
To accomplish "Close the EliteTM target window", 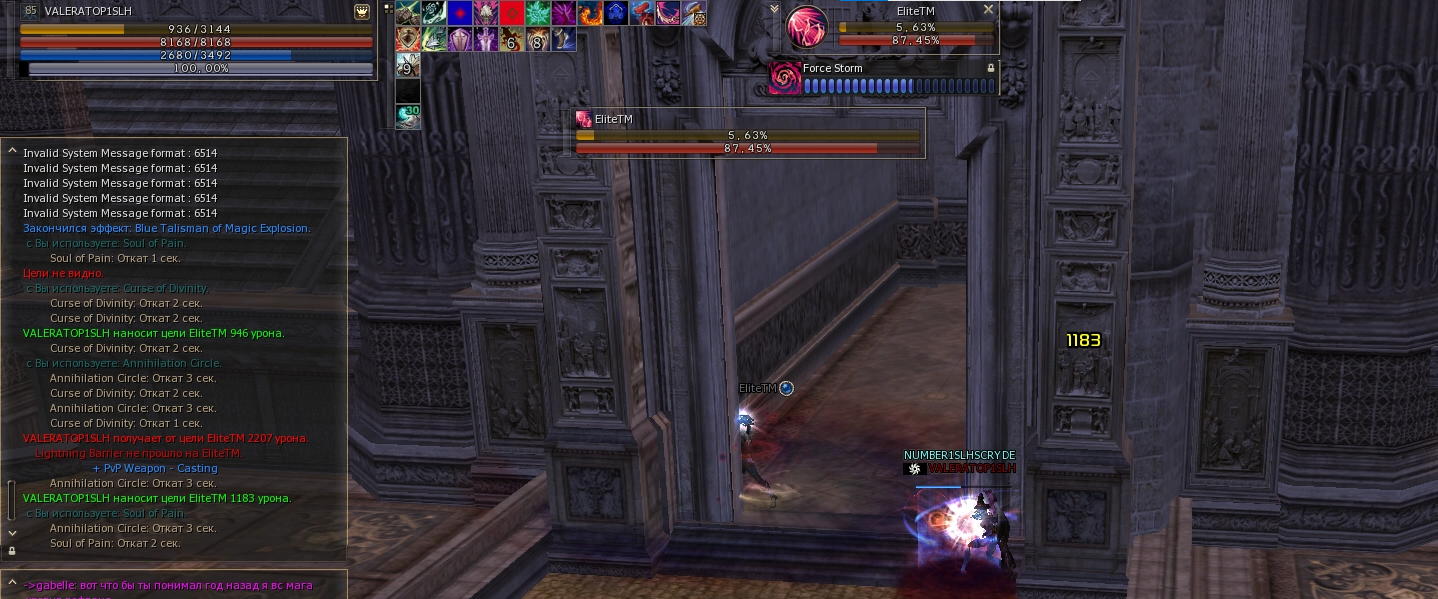I will 988,10.
